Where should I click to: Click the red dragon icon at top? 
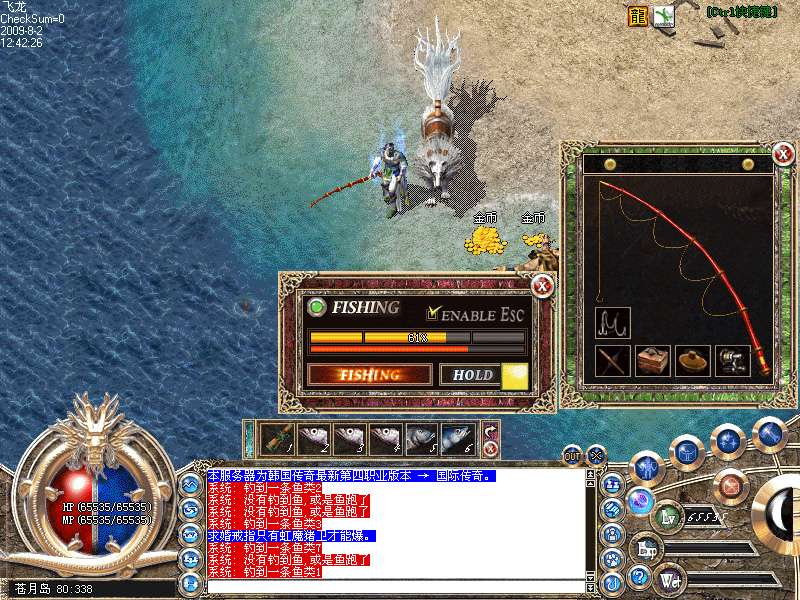(x=638, y=15)
